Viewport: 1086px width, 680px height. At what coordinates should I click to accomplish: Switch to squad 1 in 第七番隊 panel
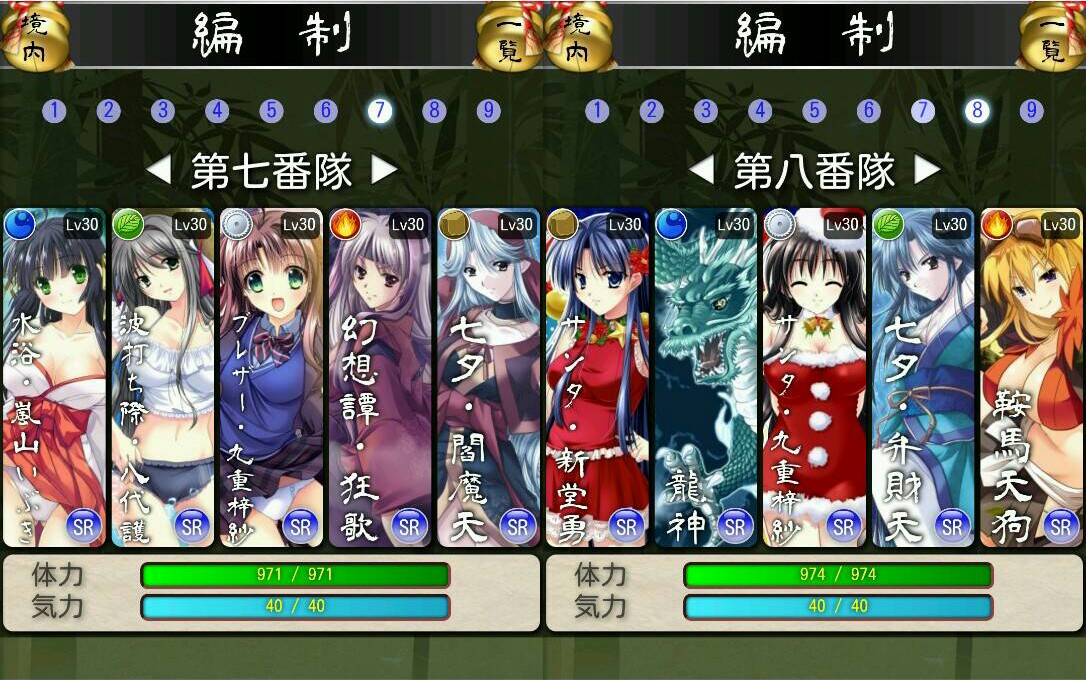tap(54, 111)
